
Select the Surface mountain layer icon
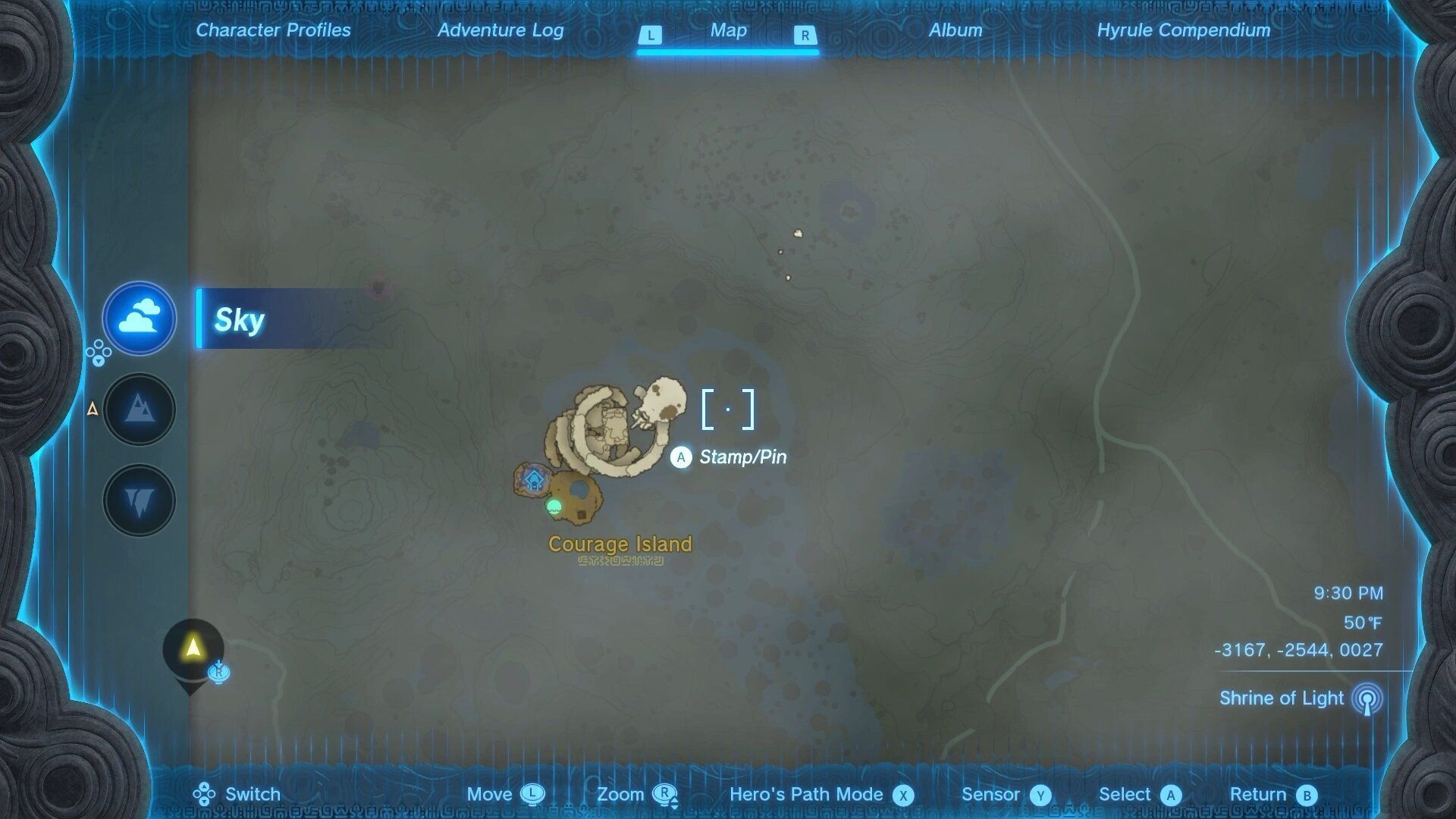[139, 409]
